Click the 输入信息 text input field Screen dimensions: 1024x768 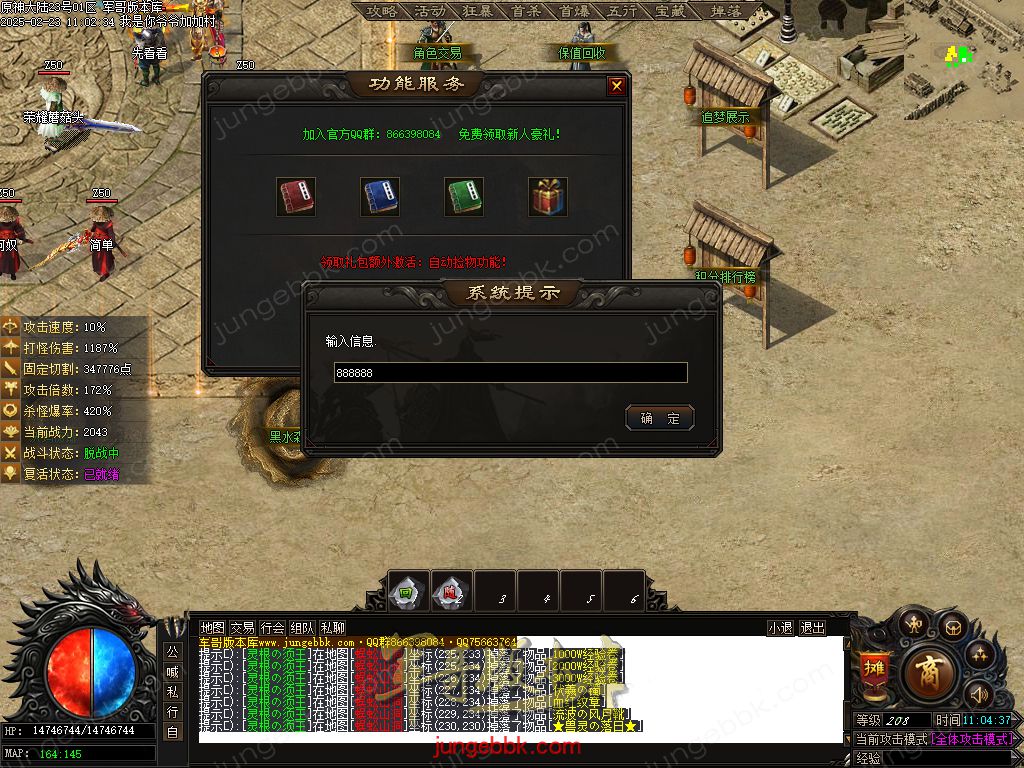pos(510,373)
